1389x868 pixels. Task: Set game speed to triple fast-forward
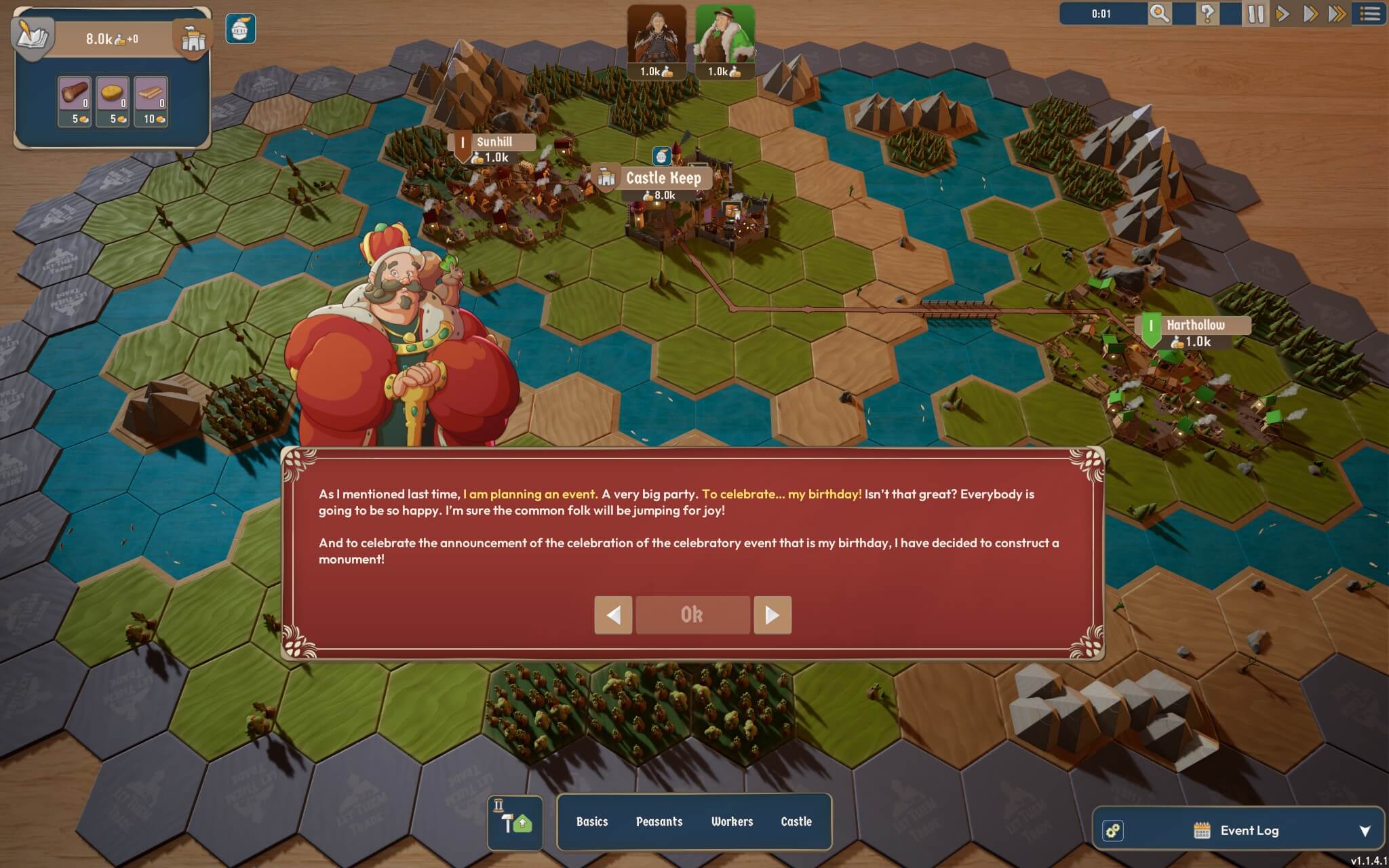[1337, 14]
